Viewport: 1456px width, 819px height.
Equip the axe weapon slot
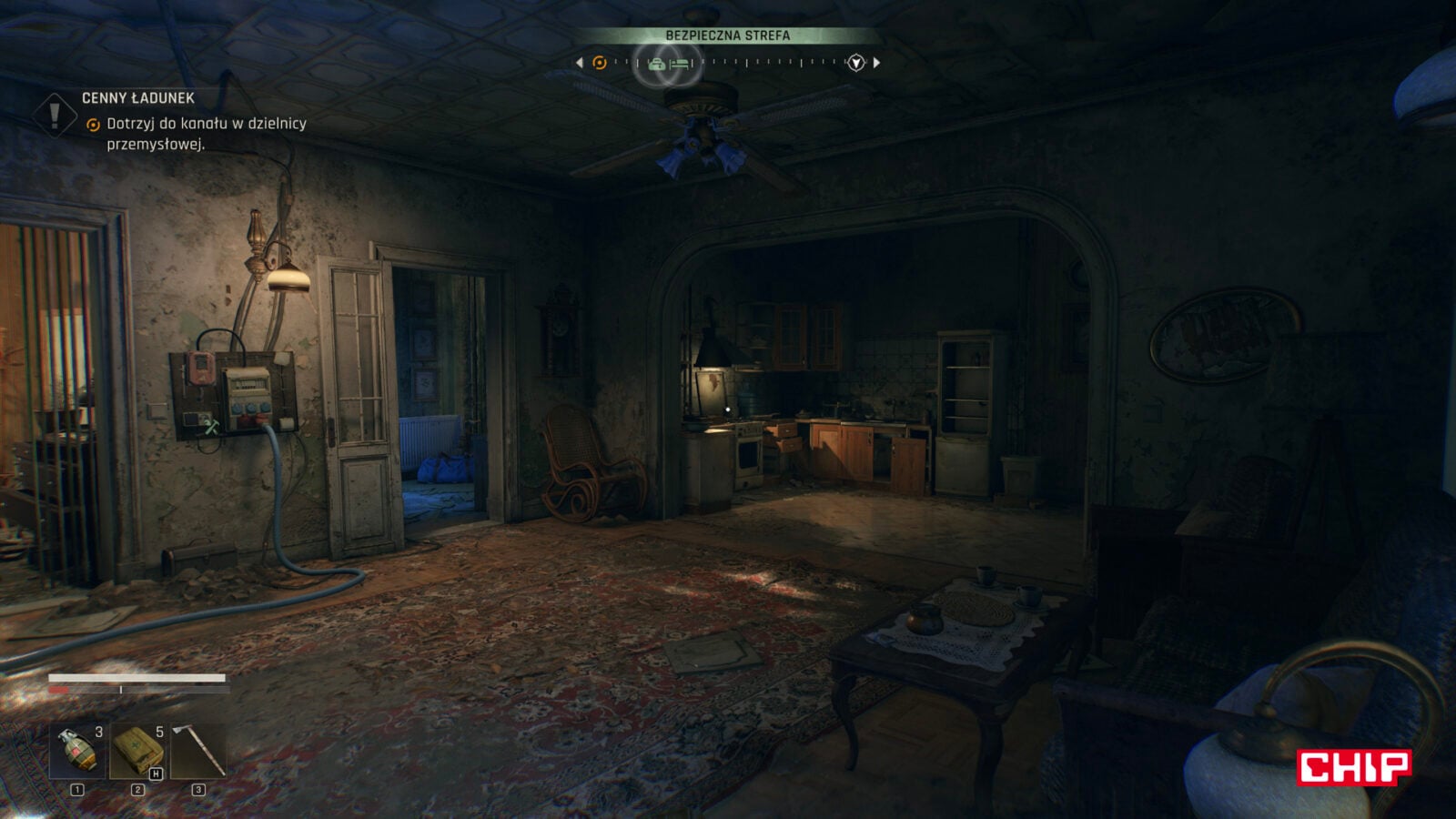click(198, 752)
